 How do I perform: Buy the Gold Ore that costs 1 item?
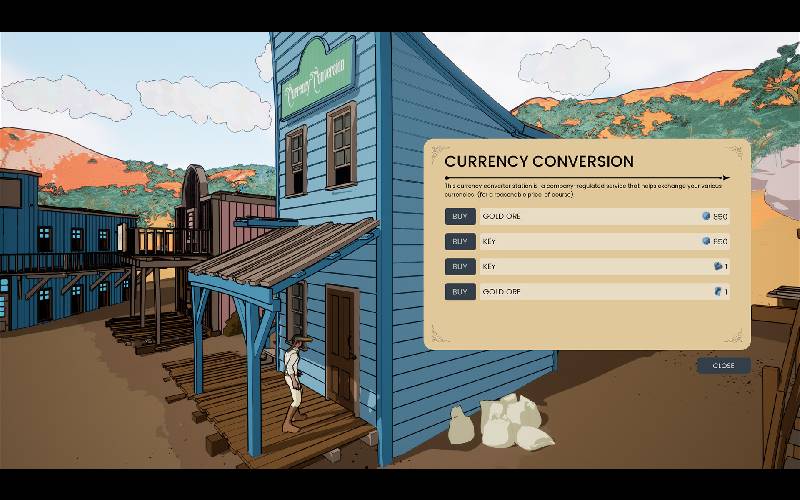point(459,292)
